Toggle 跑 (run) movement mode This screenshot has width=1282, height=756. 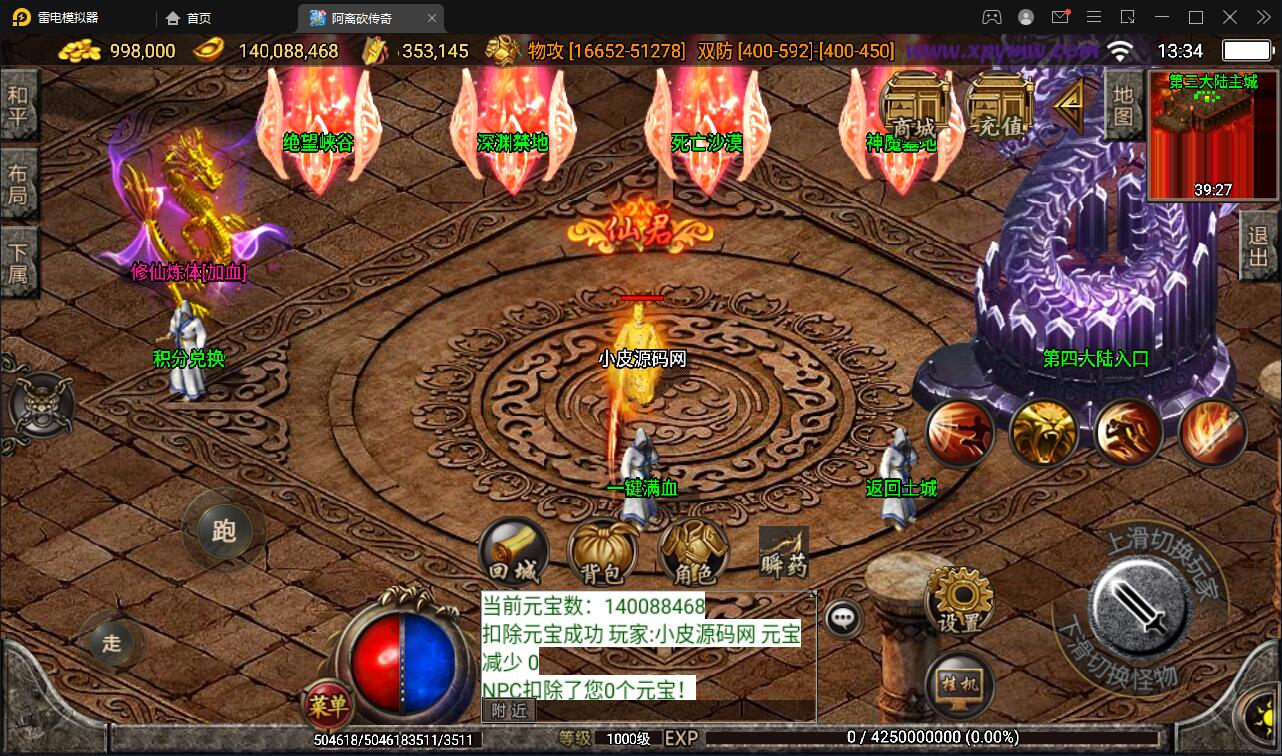coord(224,531)
